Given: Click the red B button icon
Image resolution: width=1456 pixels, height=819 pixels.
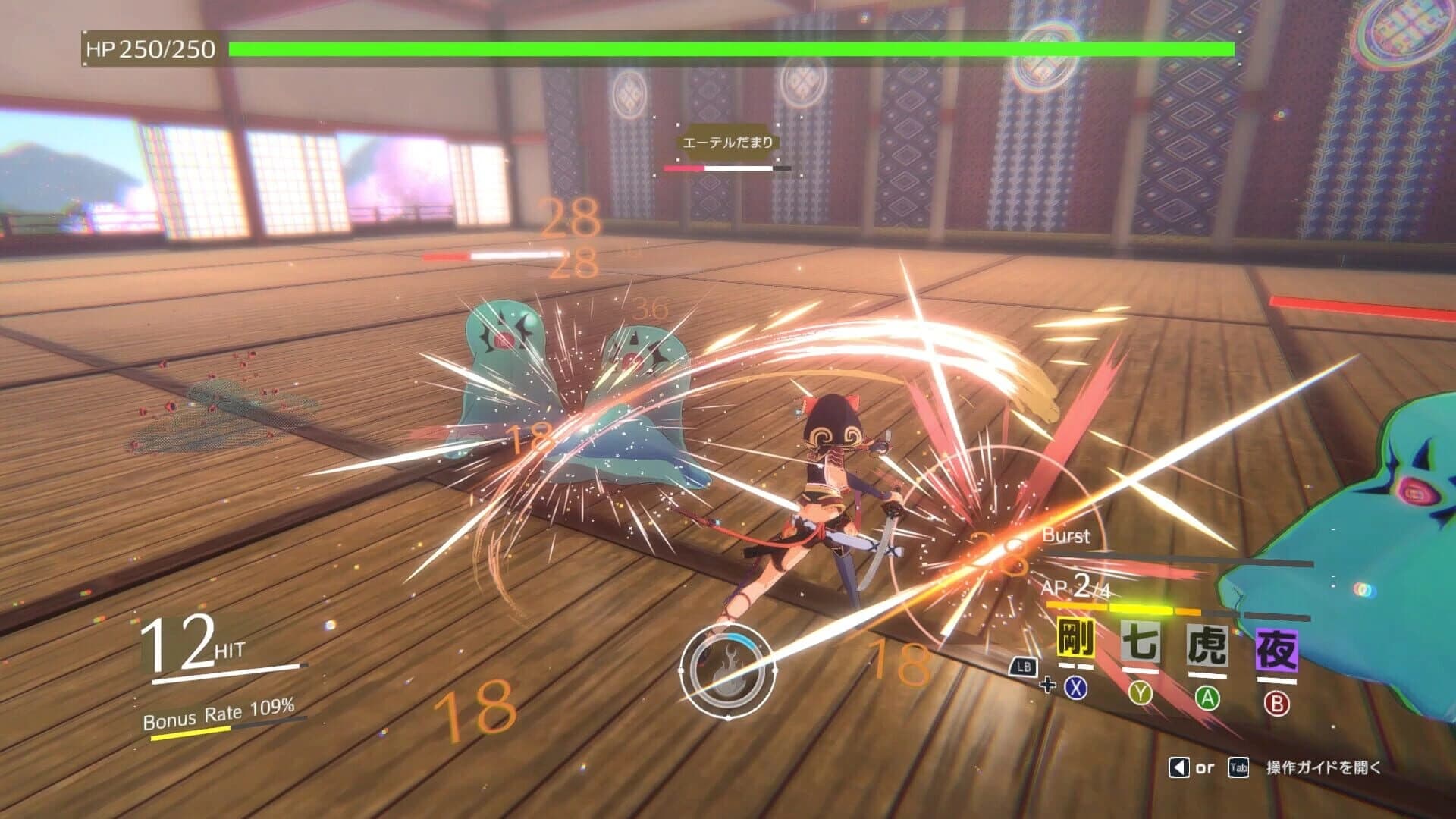Looking at the screenshot, I should point(1279,704).
